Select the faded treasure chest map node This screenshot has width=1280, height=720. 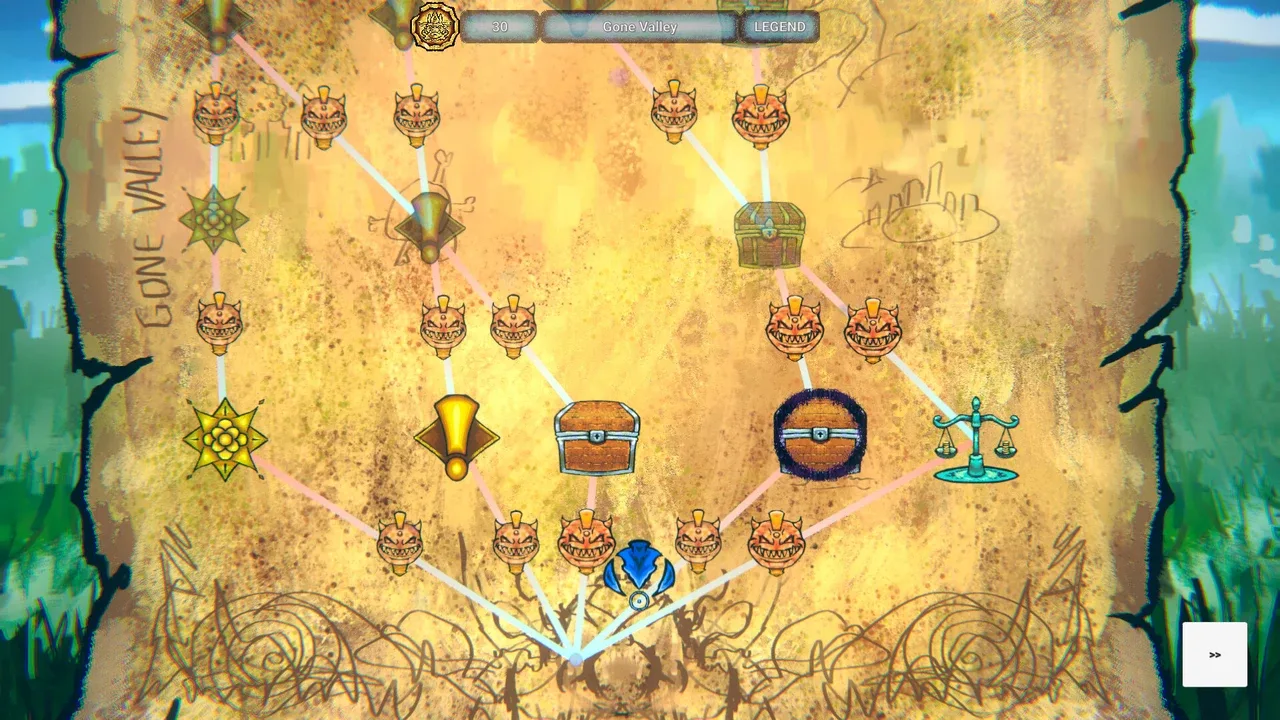tap(768, 235)
